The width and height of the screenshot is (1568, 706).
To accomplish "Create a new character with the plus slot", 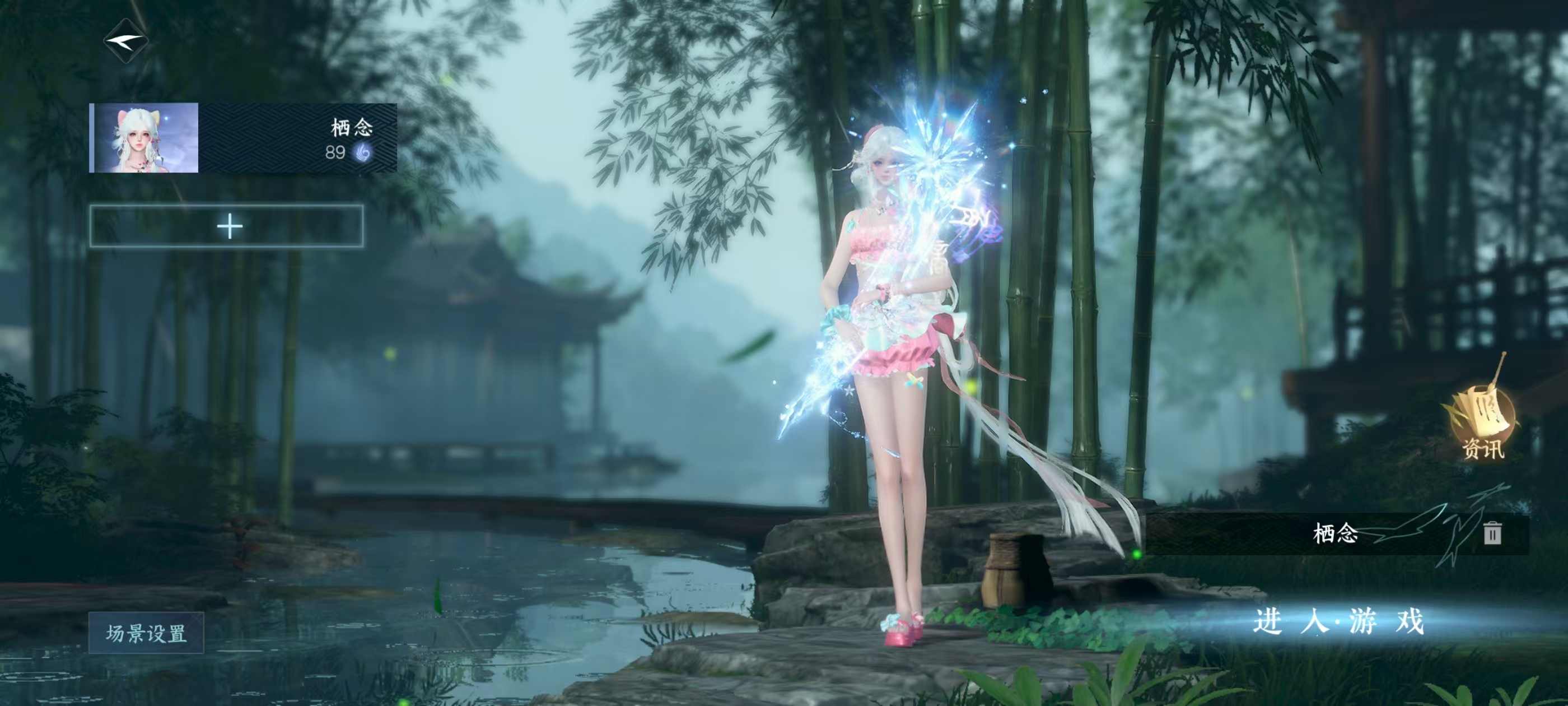I will tap(227, 226).
